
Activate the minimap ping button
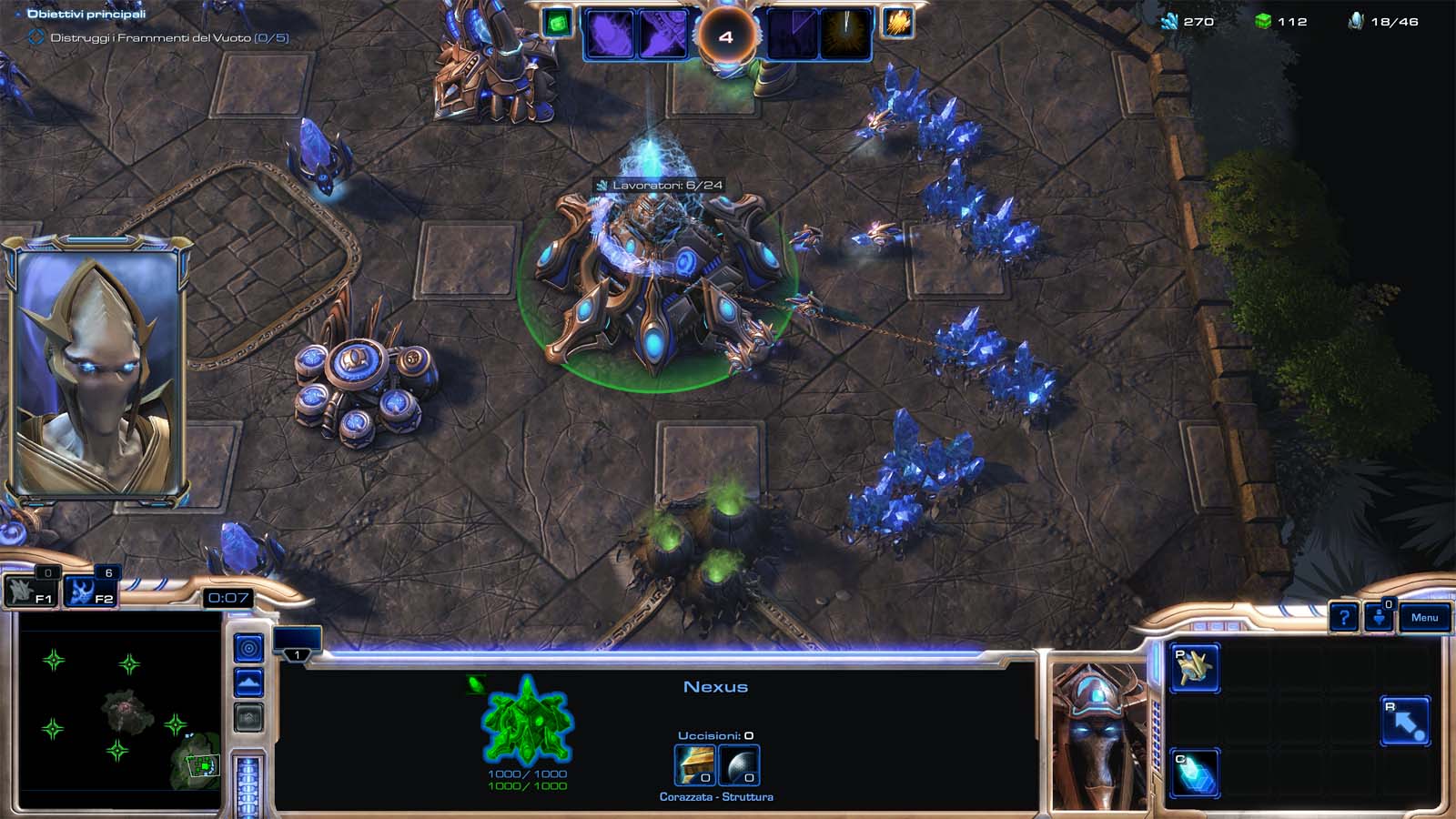(248, 648)
